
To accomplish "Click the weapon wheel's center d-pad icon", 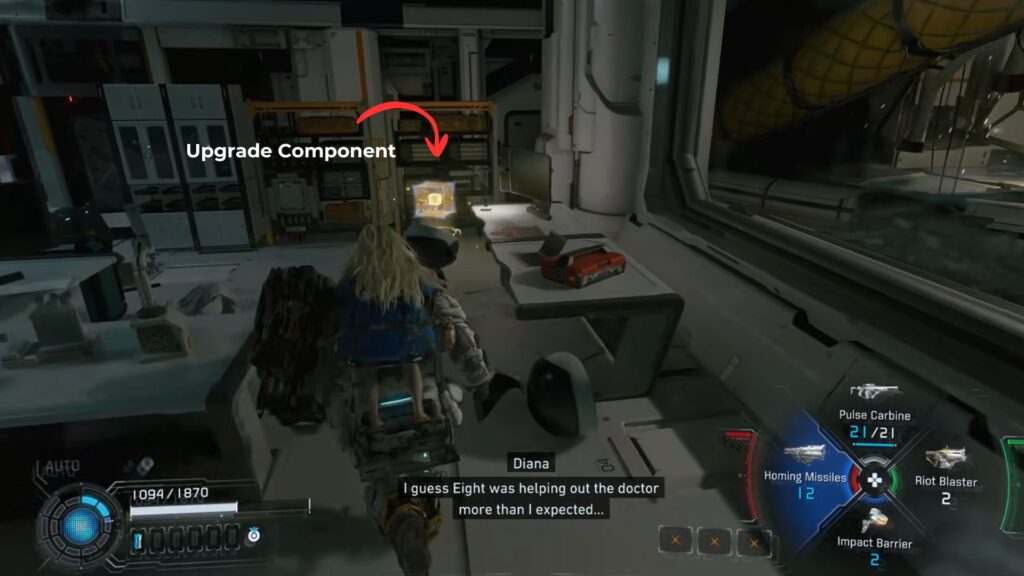I will click(x=875, y=478).
